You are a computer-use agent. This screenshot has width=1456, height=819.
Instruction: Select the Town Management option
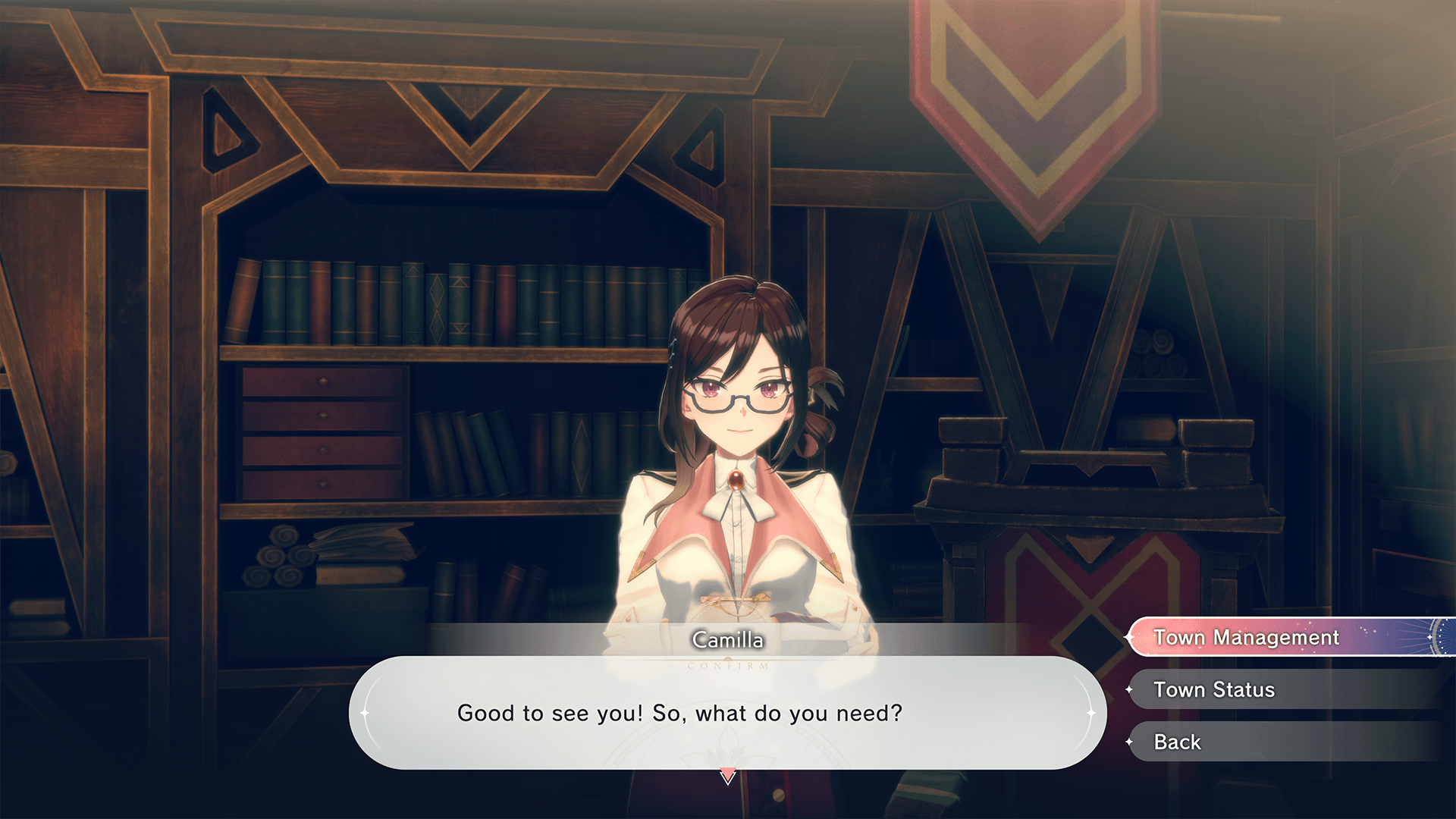pos(1246,637)
